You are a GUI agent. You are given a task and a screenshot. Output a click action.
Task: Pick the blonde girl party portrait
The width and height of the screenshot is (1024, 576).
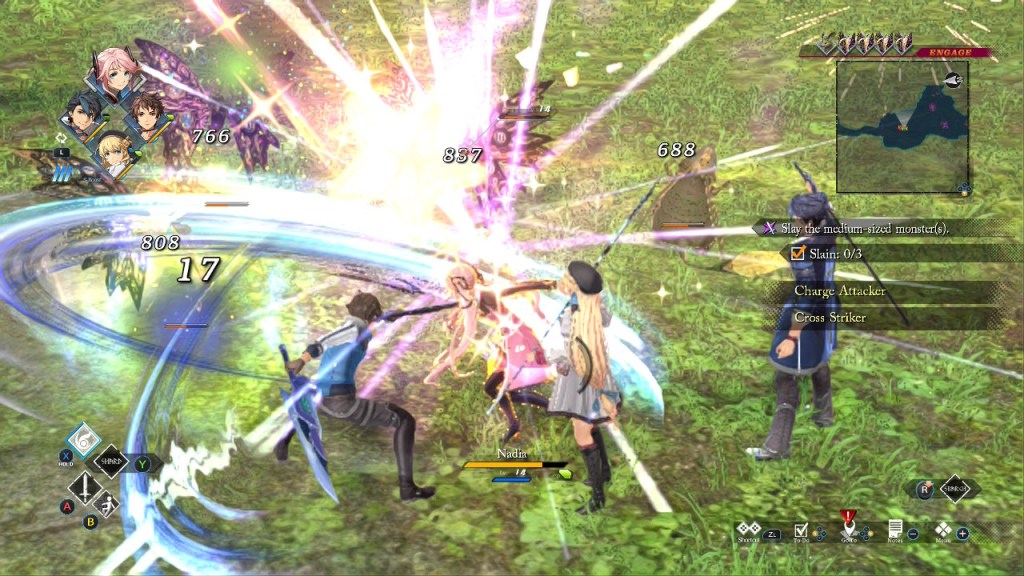coord(115,152)
